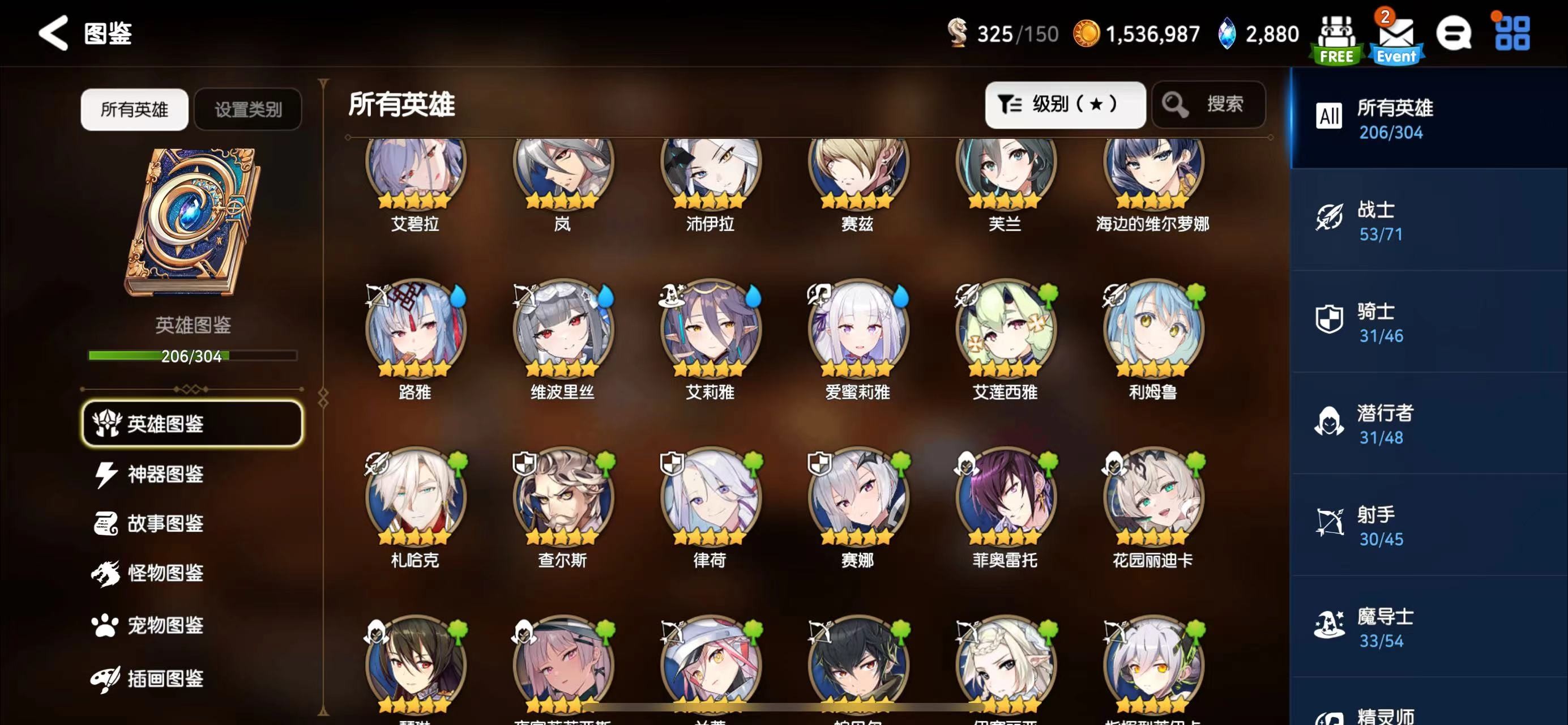Image resolution: width=1568 pixels, height=725 pixels.
Task: Open the Event mail icon
Action: tap(1396, 38)
